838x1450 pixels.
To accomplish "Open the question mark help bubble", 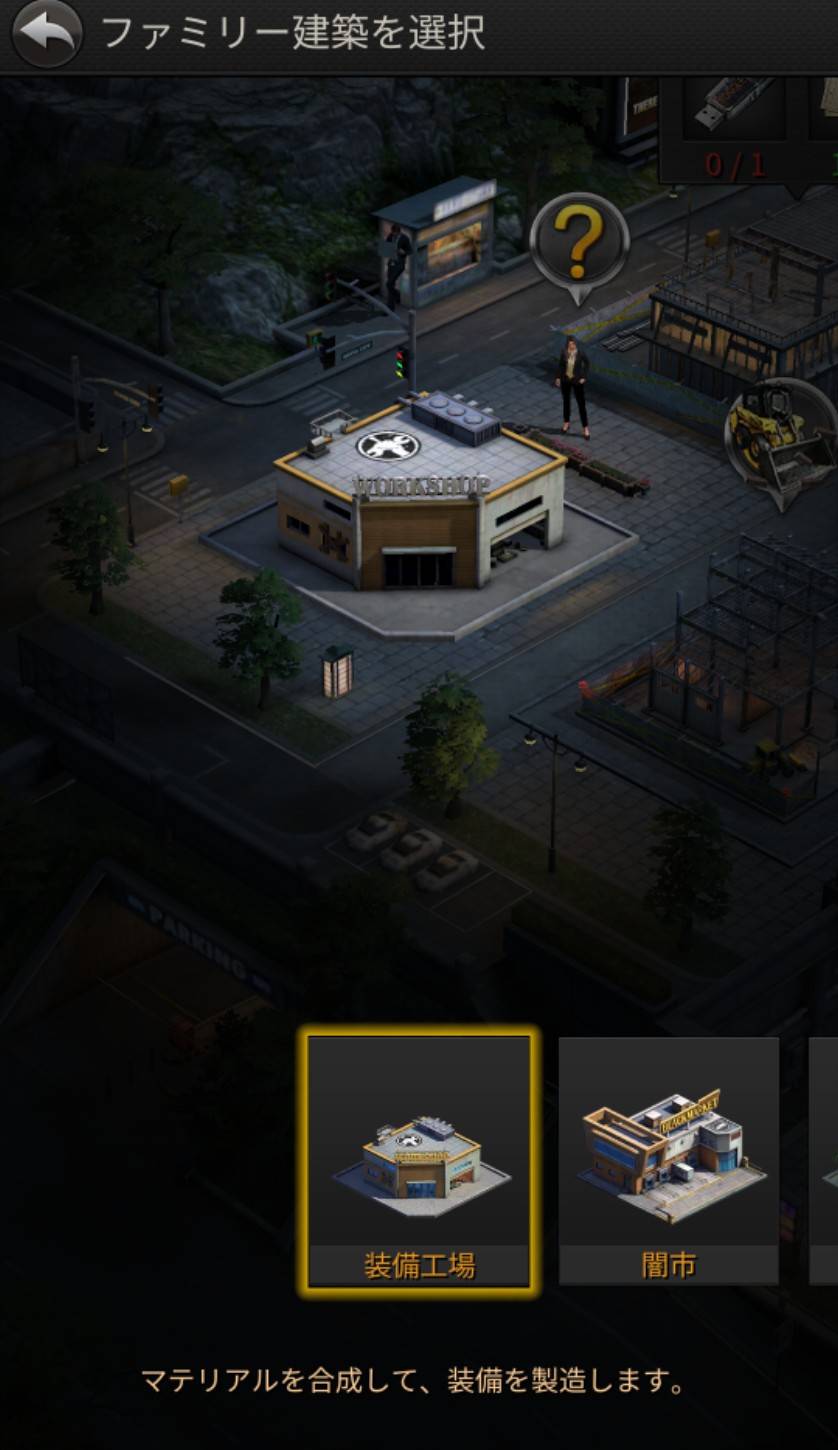I will (x=579, y=243).
